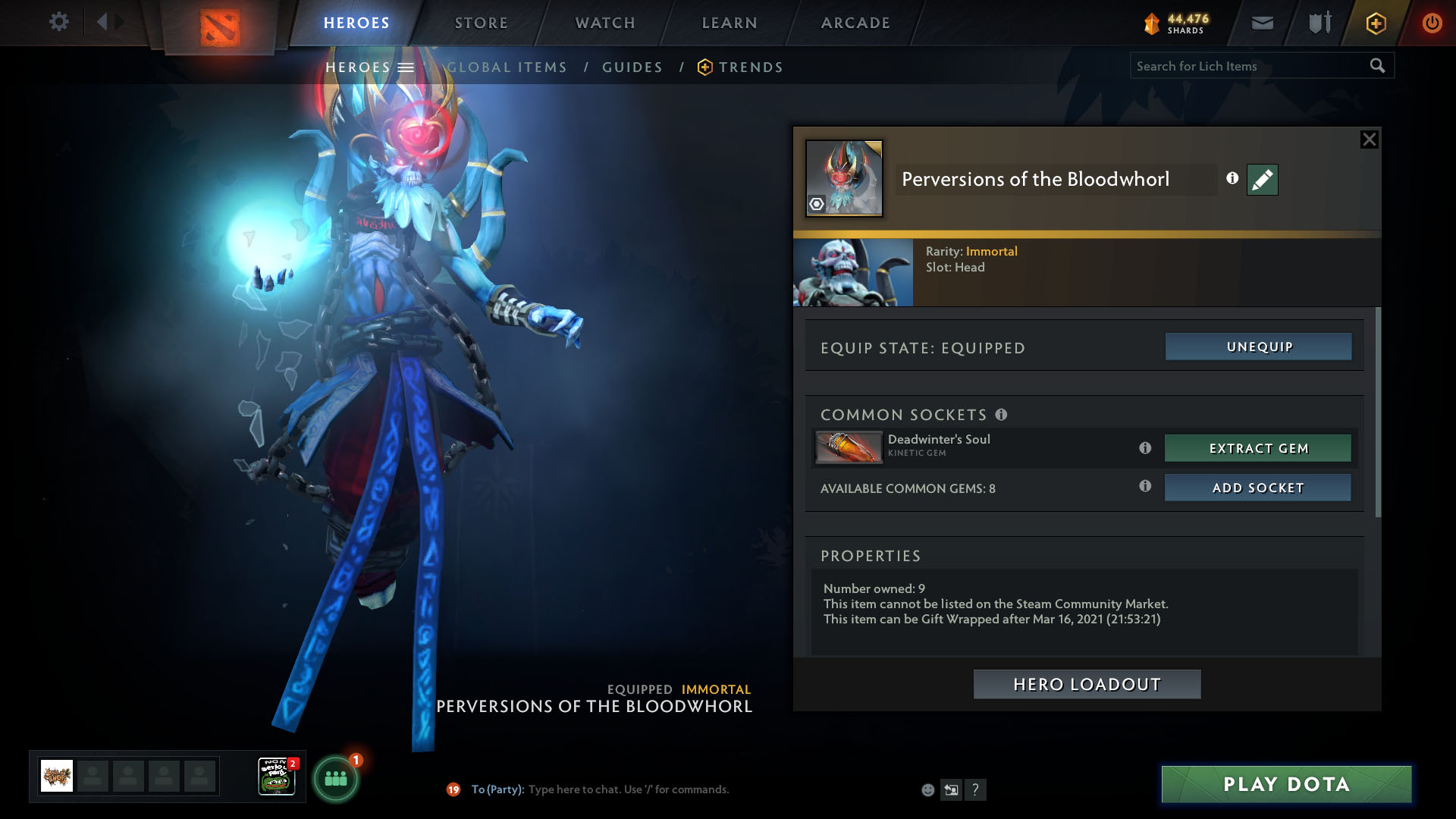Viewport: 1456px width, 819px height.
Task: Click the Search for Lich Items field
Action: pos(1247,66)
